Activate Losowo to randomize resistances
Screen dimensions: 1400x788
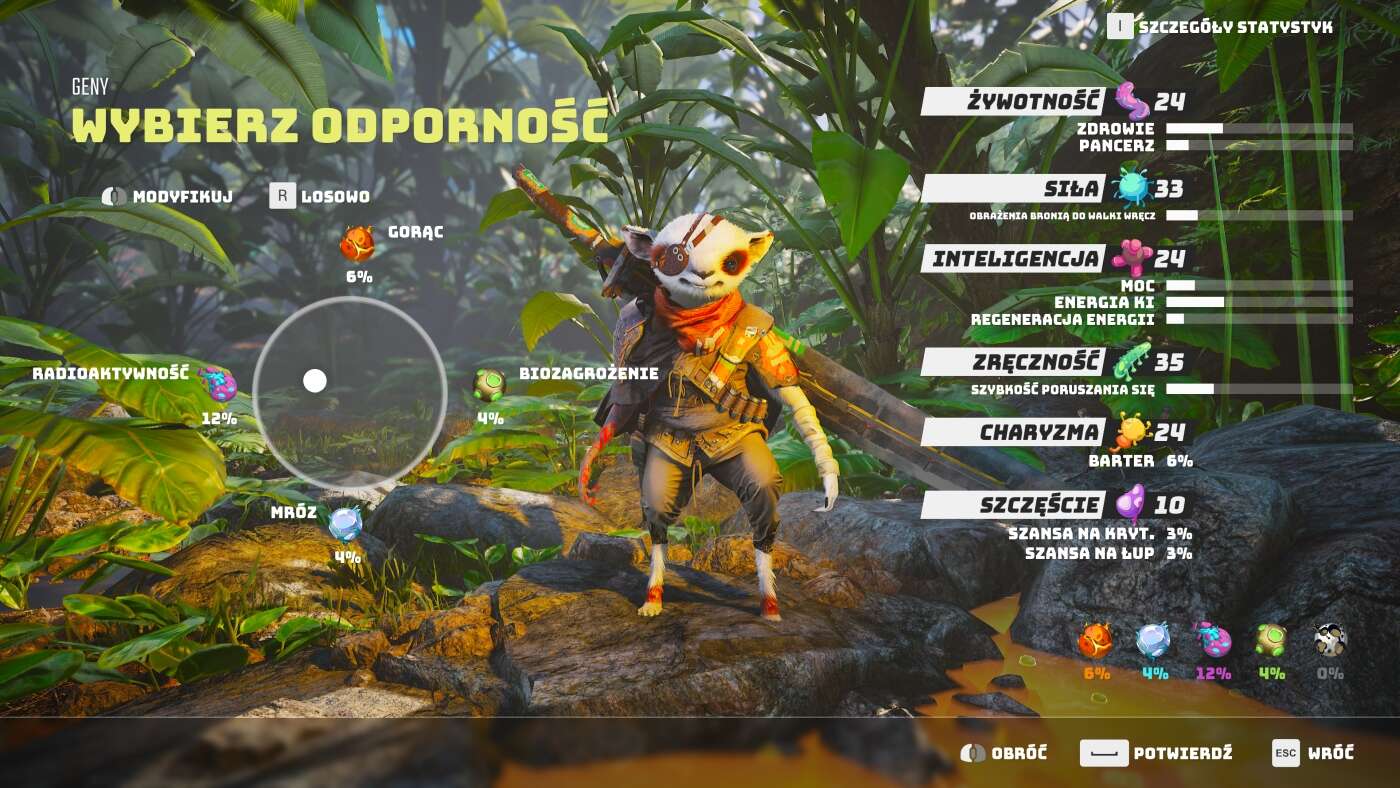322,196
